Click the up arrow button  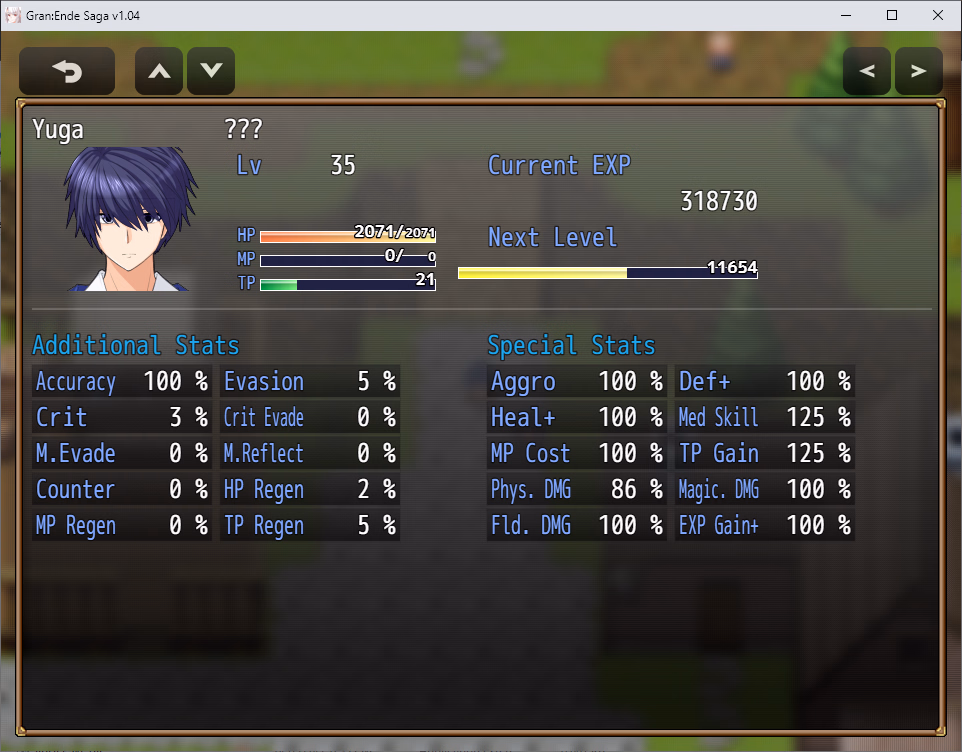click(159, 72)
